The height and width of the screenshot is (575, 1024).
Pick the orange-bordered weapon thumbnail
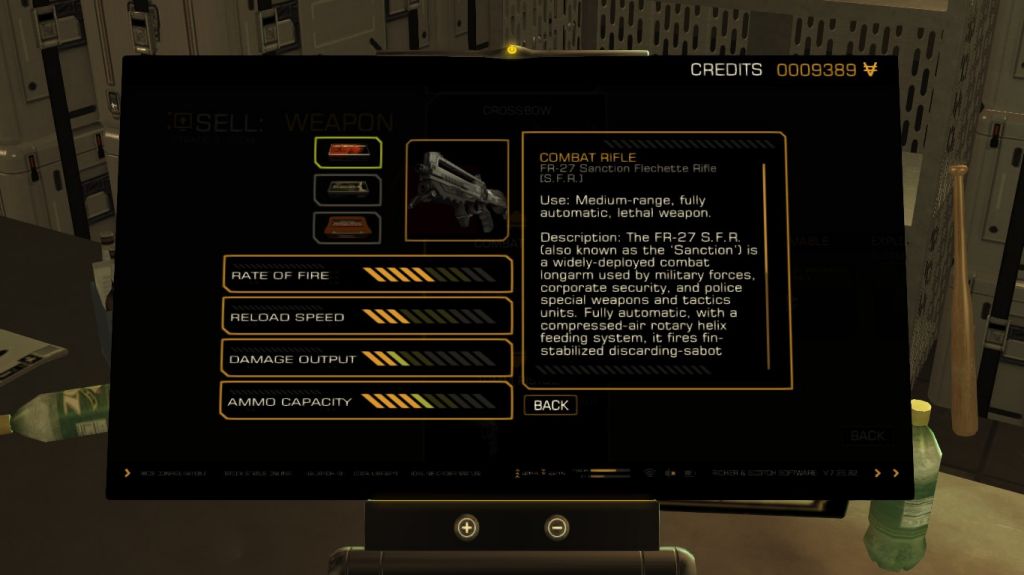347,227
